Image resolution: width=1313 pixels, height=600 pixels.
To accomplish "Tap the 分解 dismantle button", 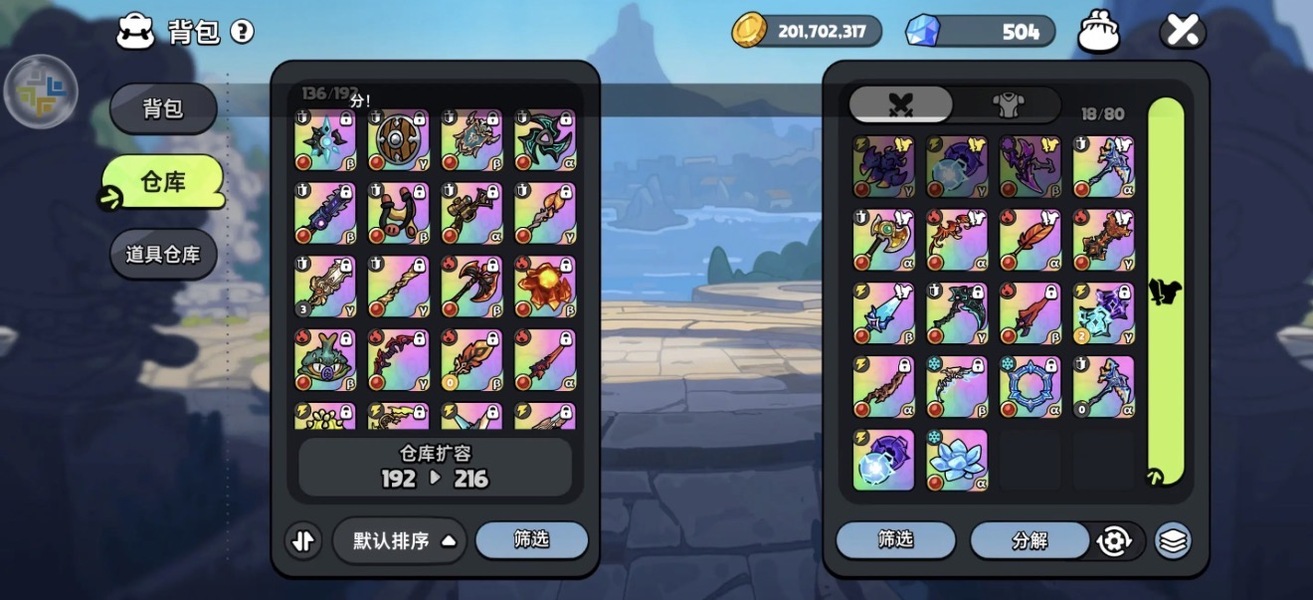I will click(x=1029, y=541).
